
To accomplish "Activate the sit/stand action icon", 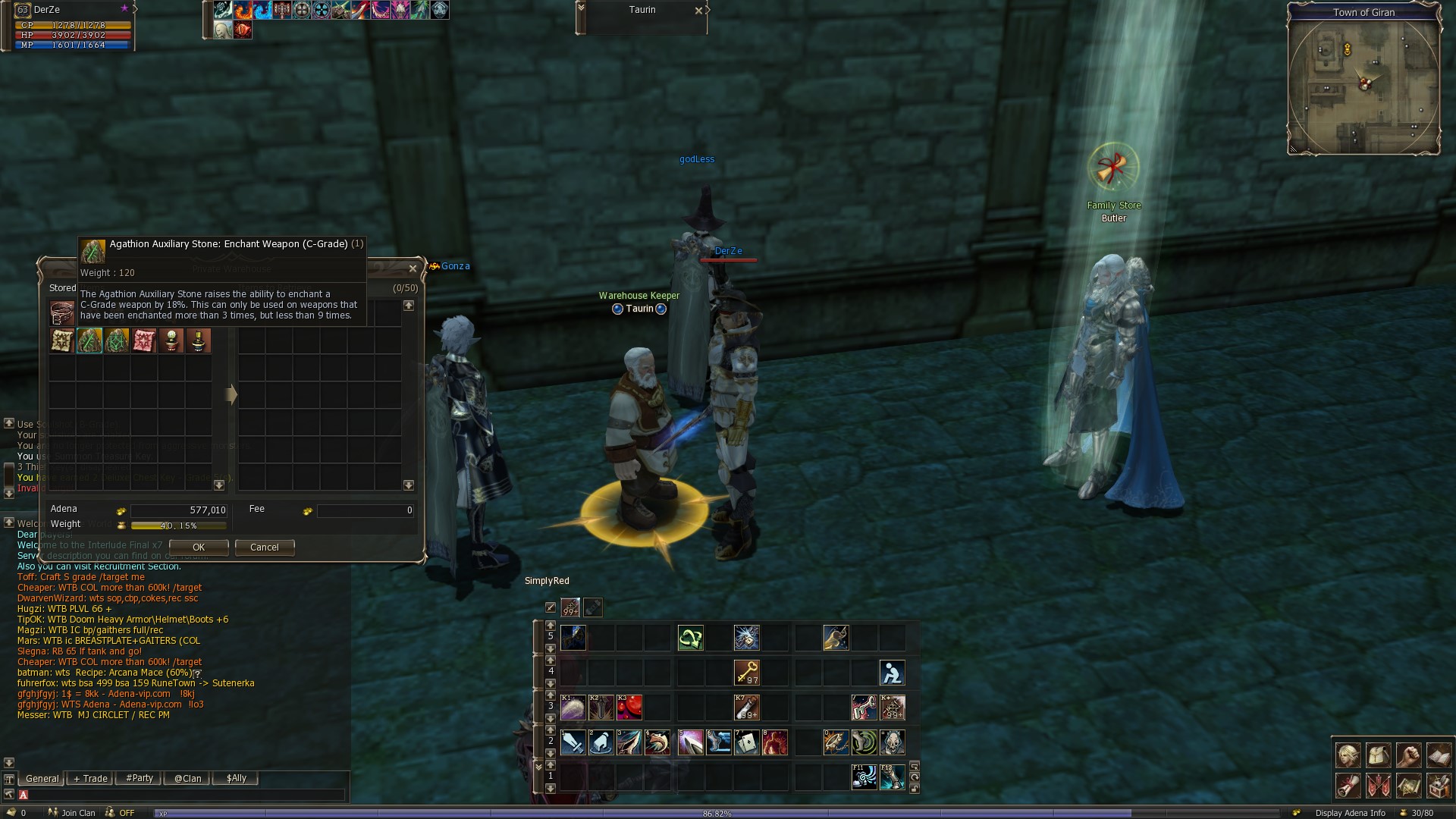I will pyautogui.click(x=892, y=673).
